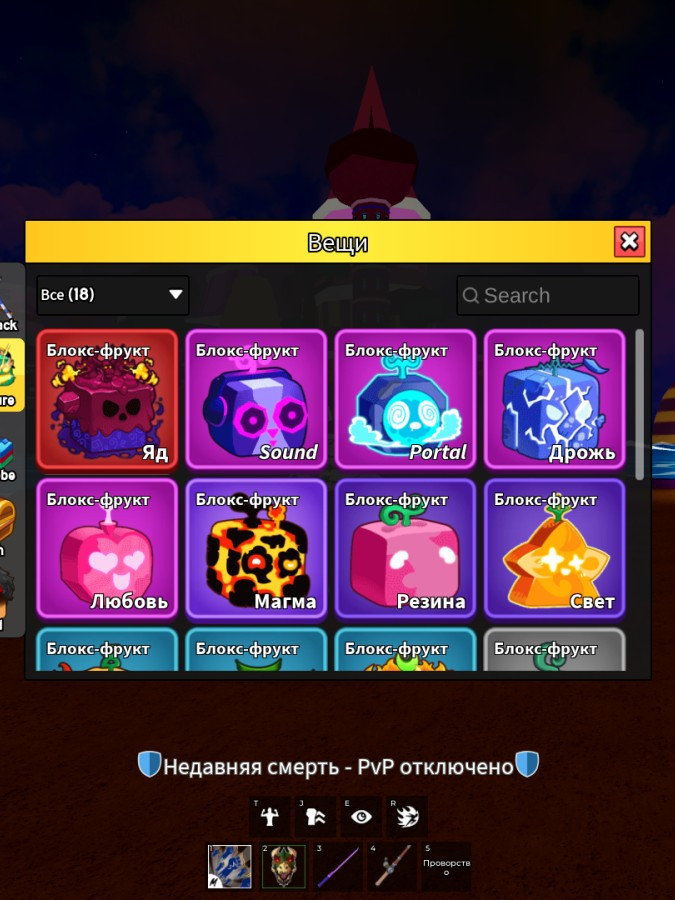Close the Вещи inventory window
This screenshot has width=675, height=900.
(x=629, y=242)
